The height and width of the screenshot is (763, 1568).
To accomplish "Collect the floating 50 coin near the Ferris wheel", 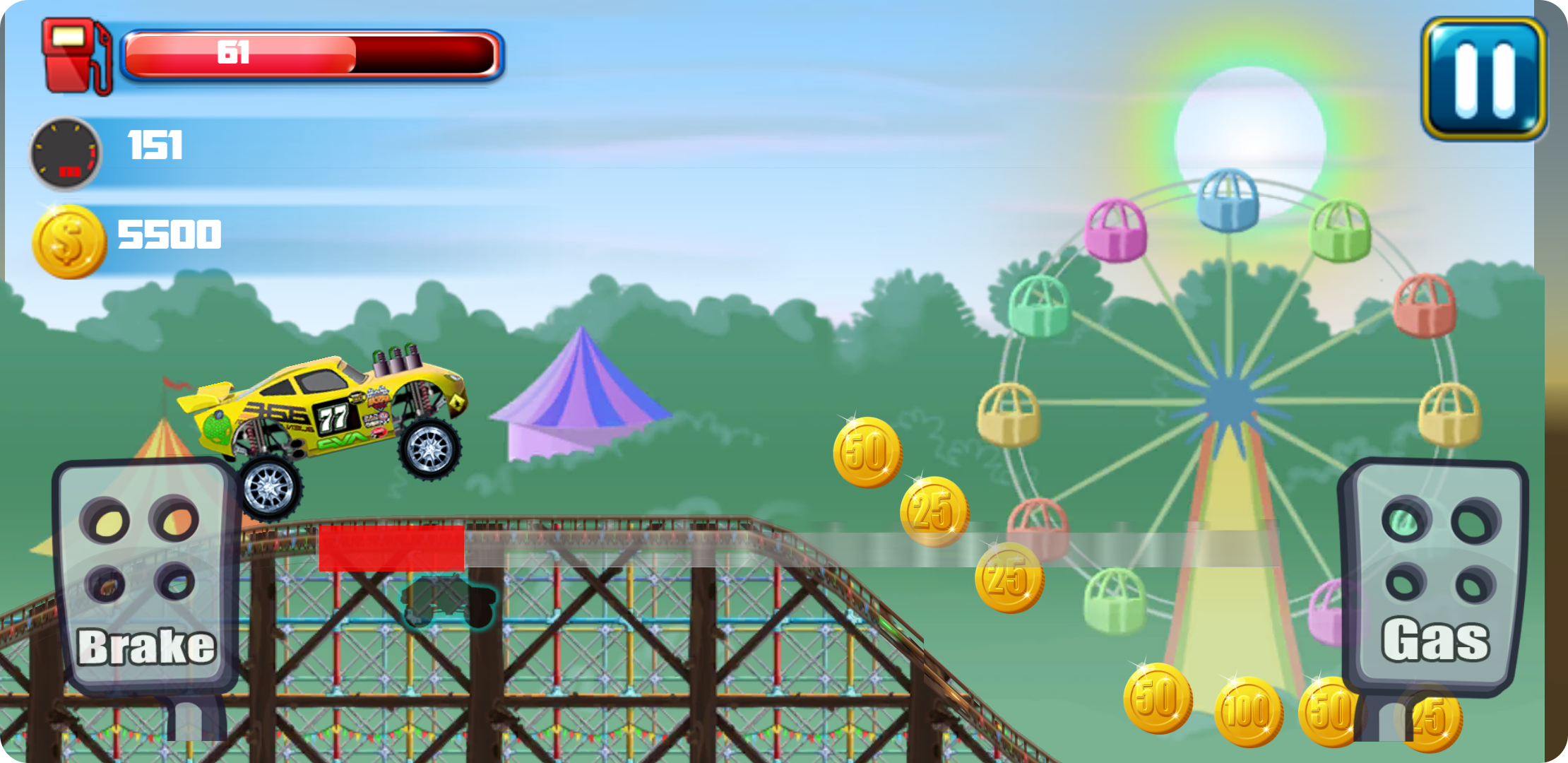I will click(x=867, y=452).
